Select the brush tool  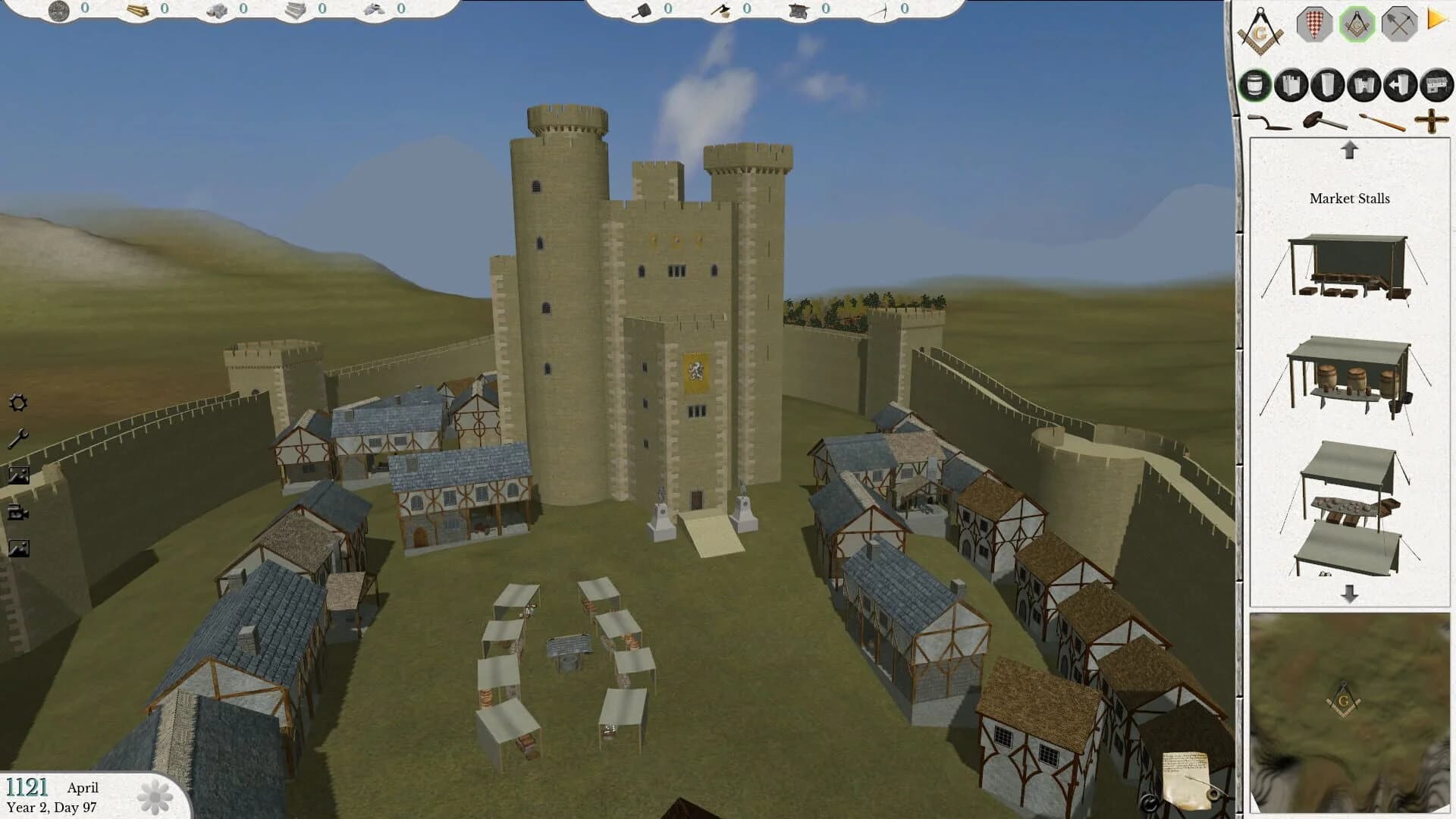pos(1382,121)
